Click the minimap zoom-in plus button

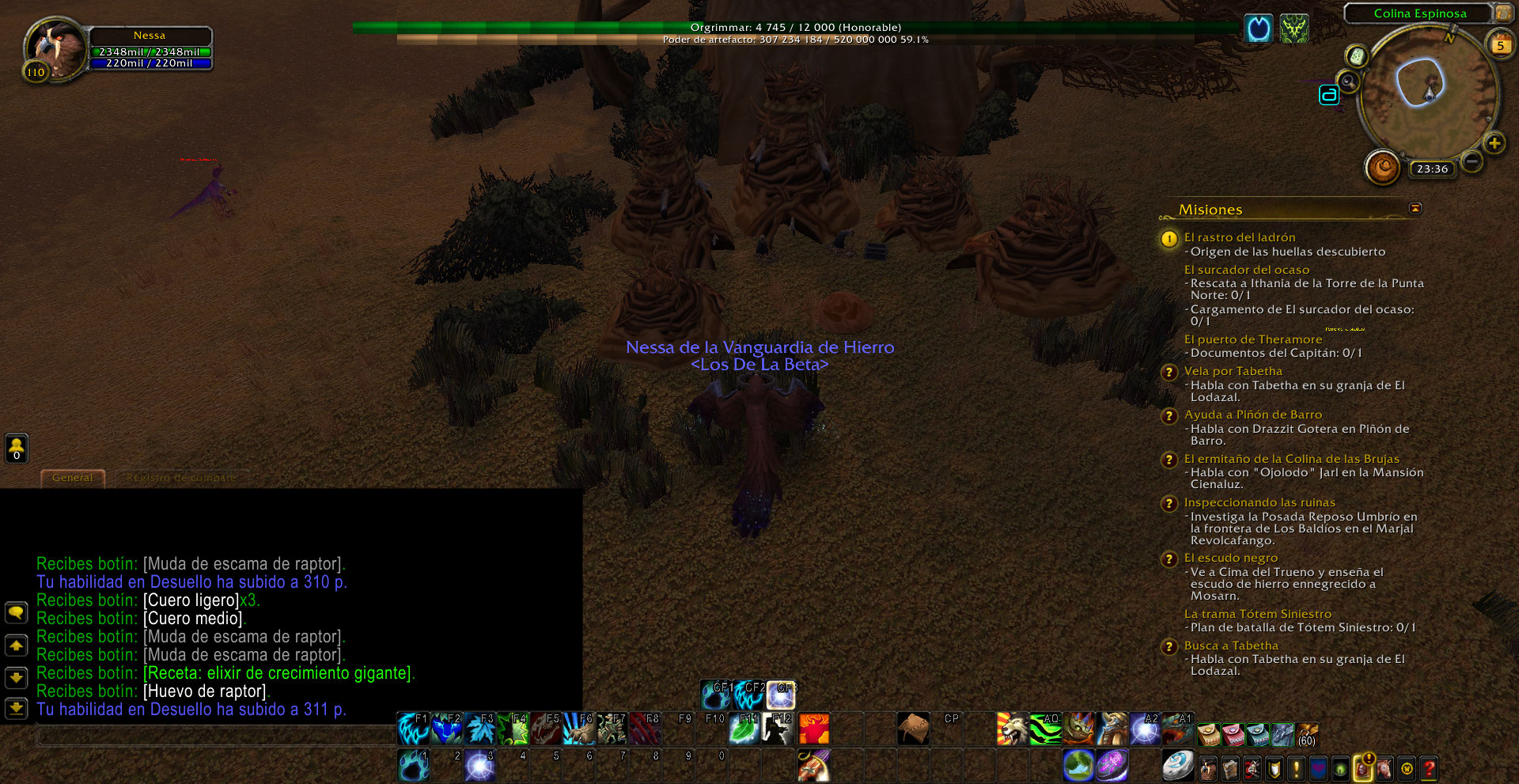[x=1494, y=143]
